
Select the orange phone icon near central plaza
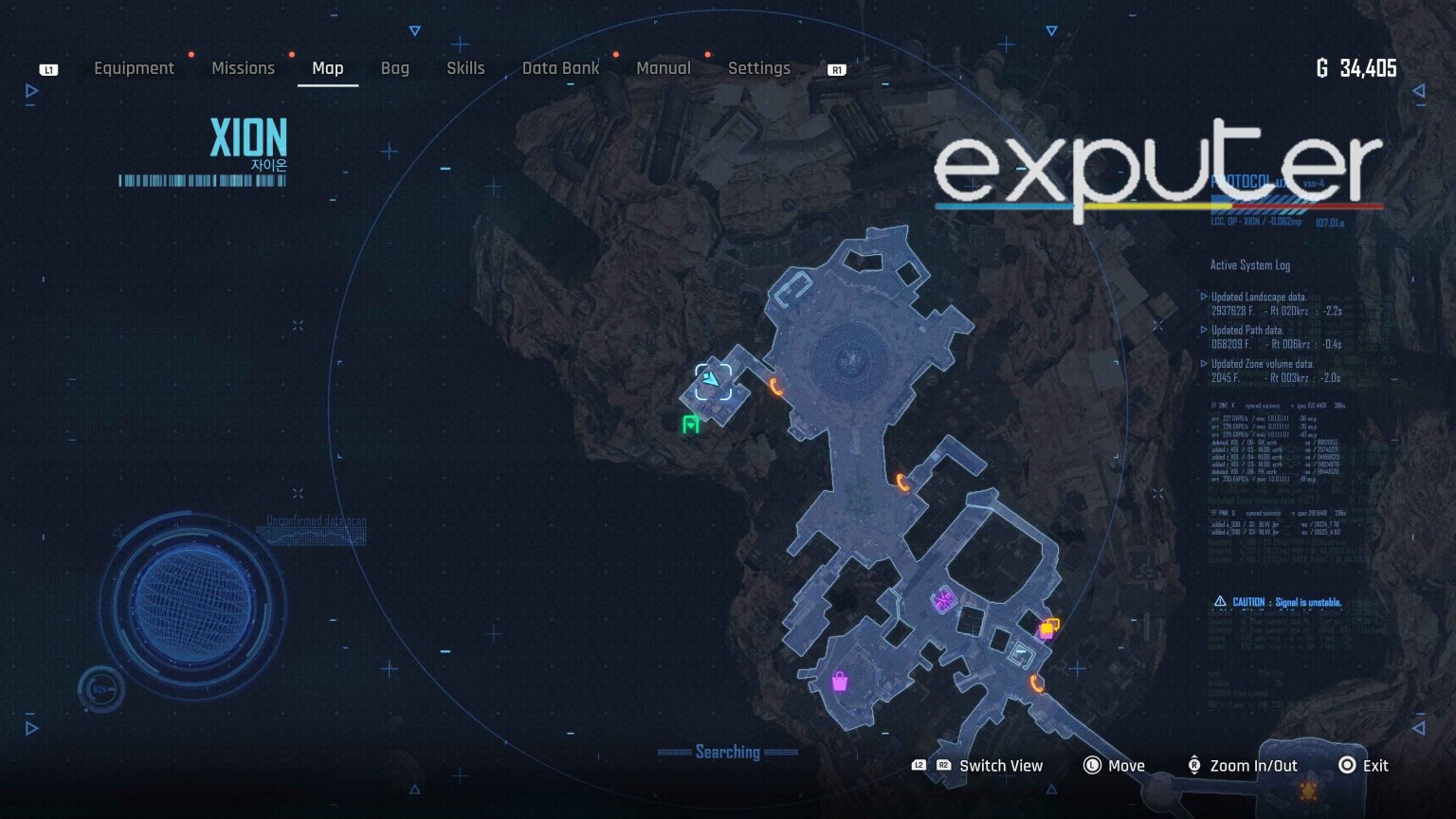coord(777,387)
